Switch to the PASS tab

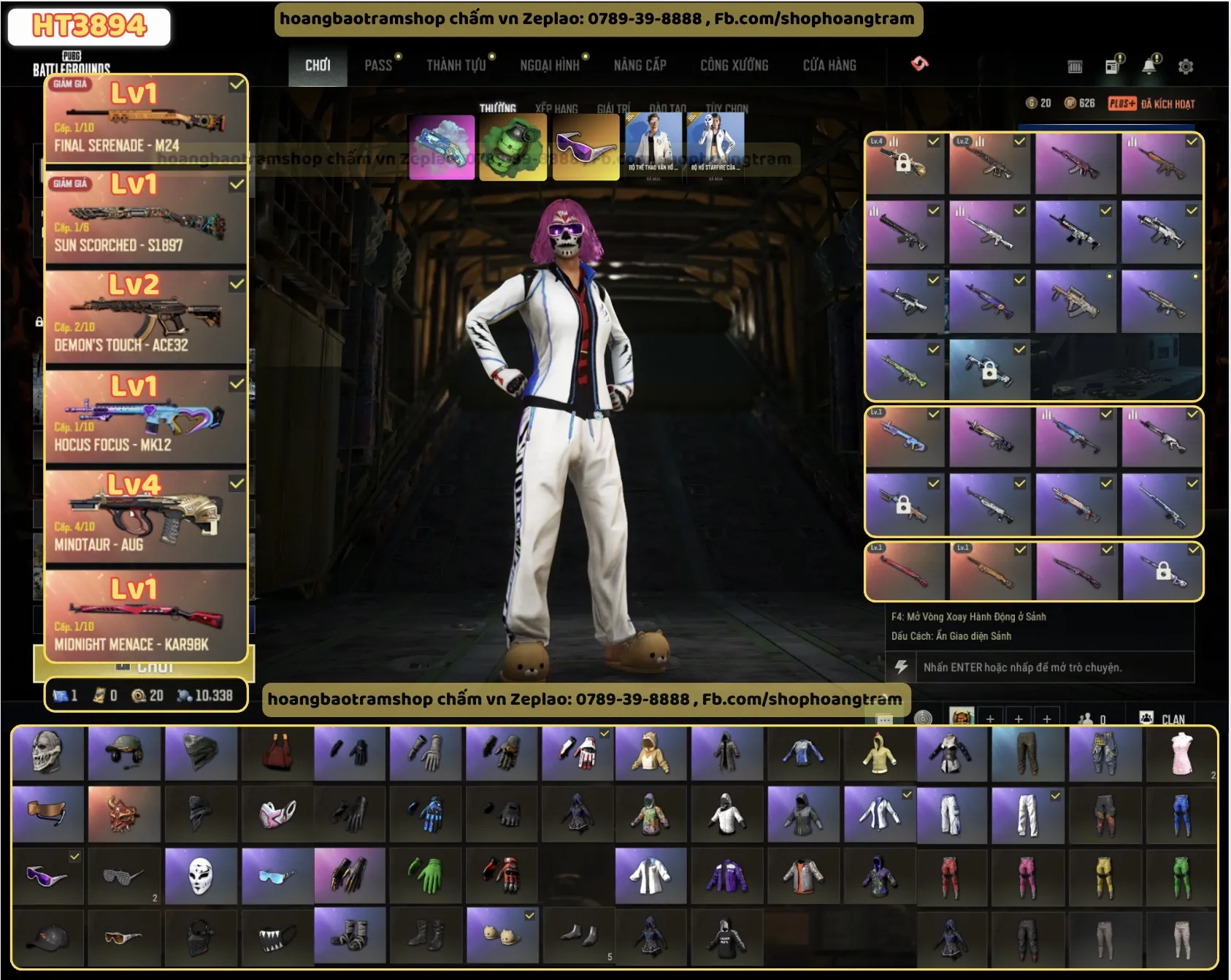pos(378,66)
